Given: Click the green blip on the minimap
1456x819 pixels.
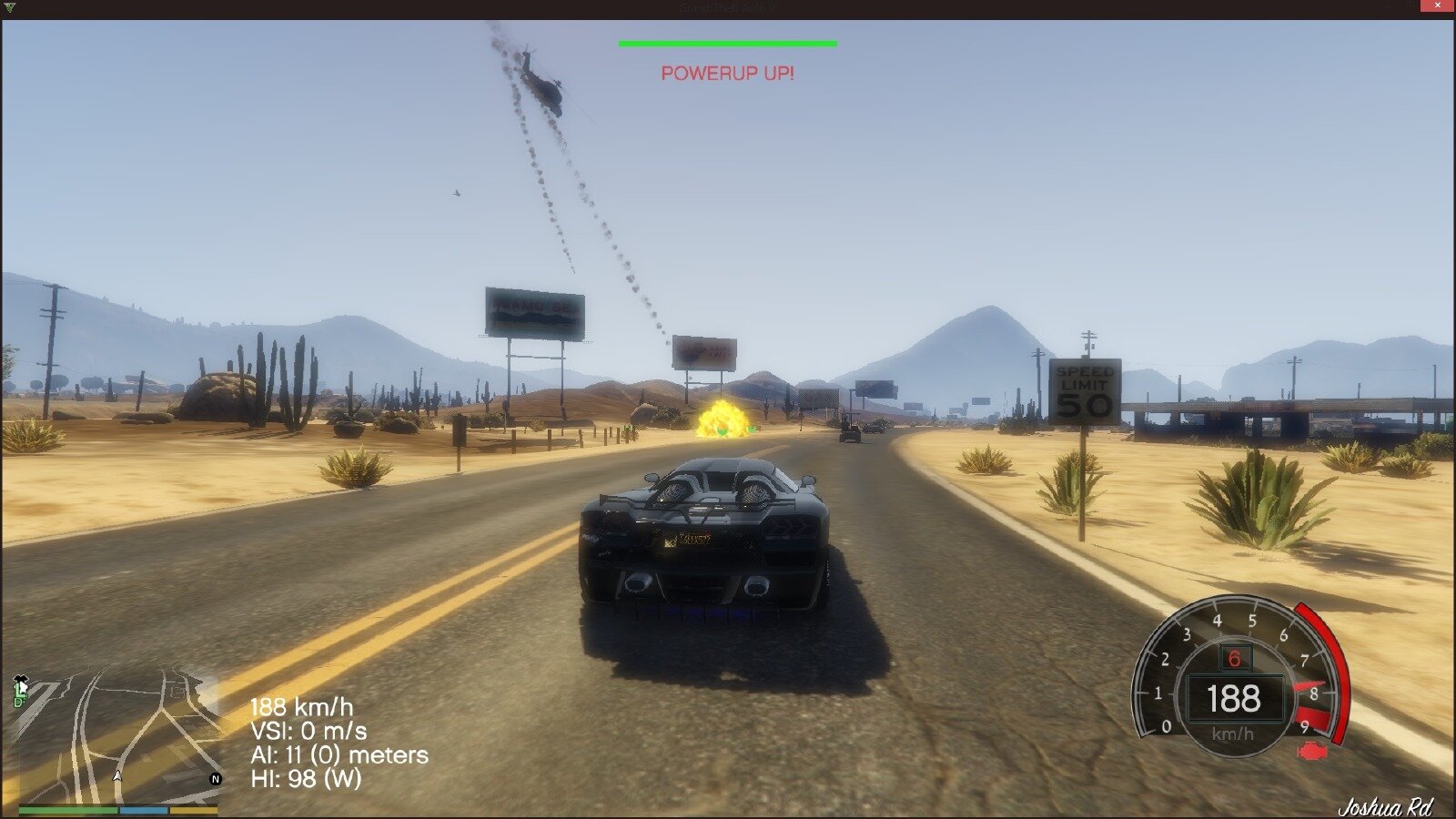Looking at the screenshot, I should pos(20,693).
